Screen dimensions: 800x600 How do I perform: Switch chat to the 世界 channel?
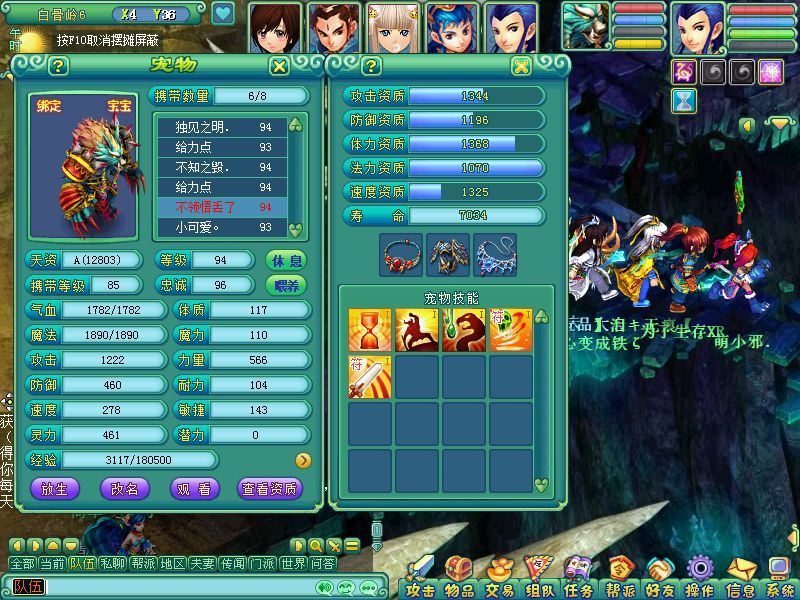point(293,564)
